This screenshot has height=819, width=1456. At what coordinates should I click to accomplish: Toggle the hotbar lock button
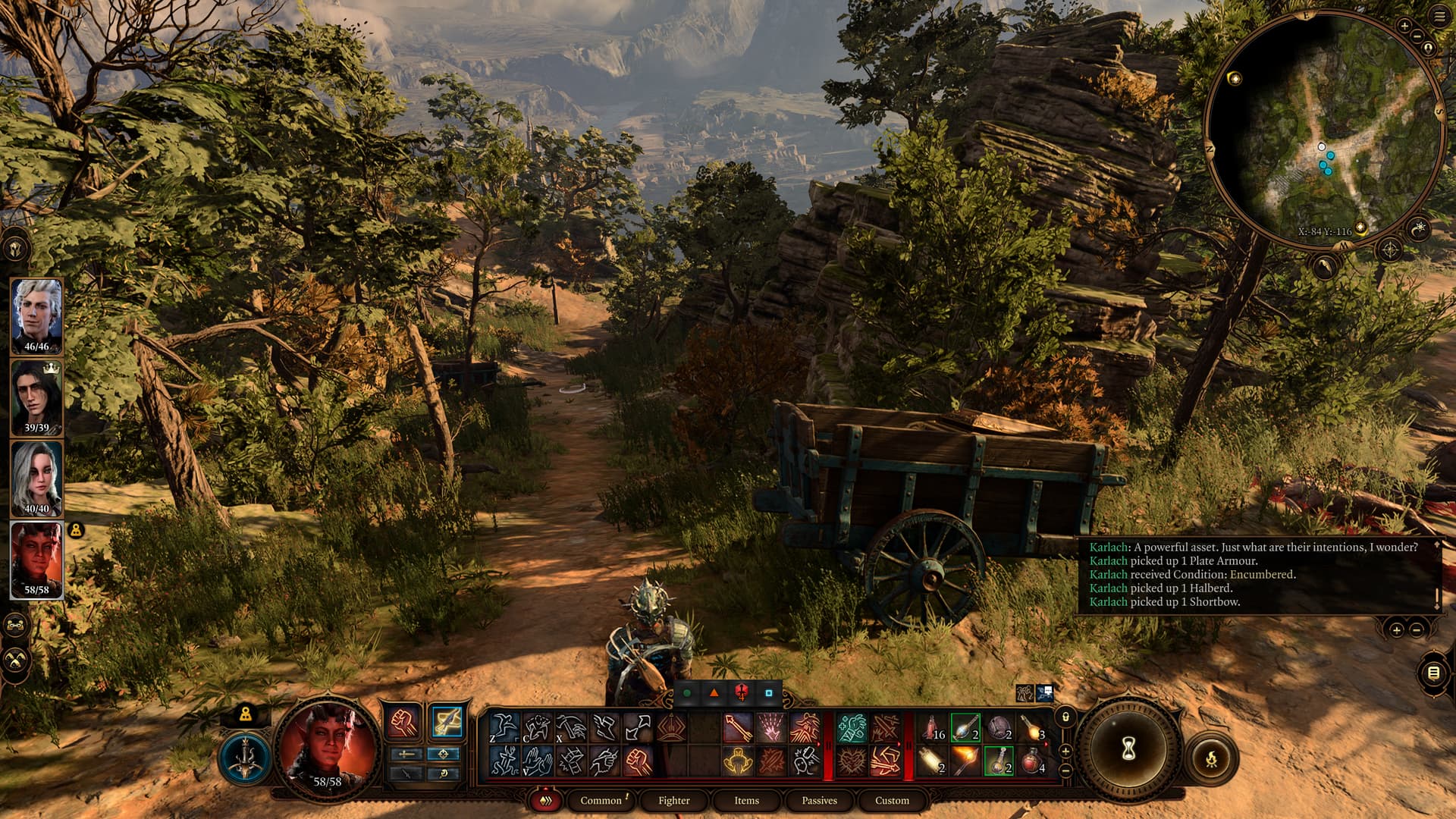pos(1065,717)
